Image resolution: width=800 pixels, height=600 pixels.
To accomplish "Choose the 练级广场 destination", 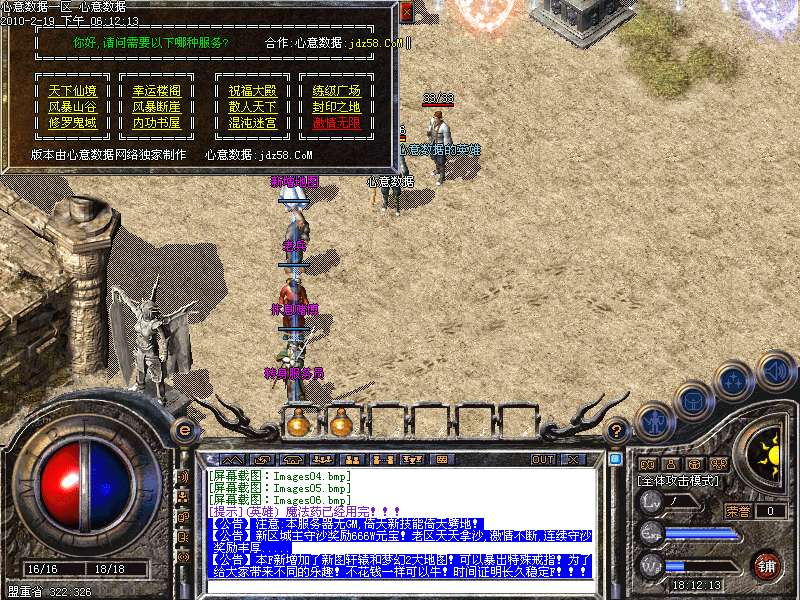I will [x=336, y=91].
